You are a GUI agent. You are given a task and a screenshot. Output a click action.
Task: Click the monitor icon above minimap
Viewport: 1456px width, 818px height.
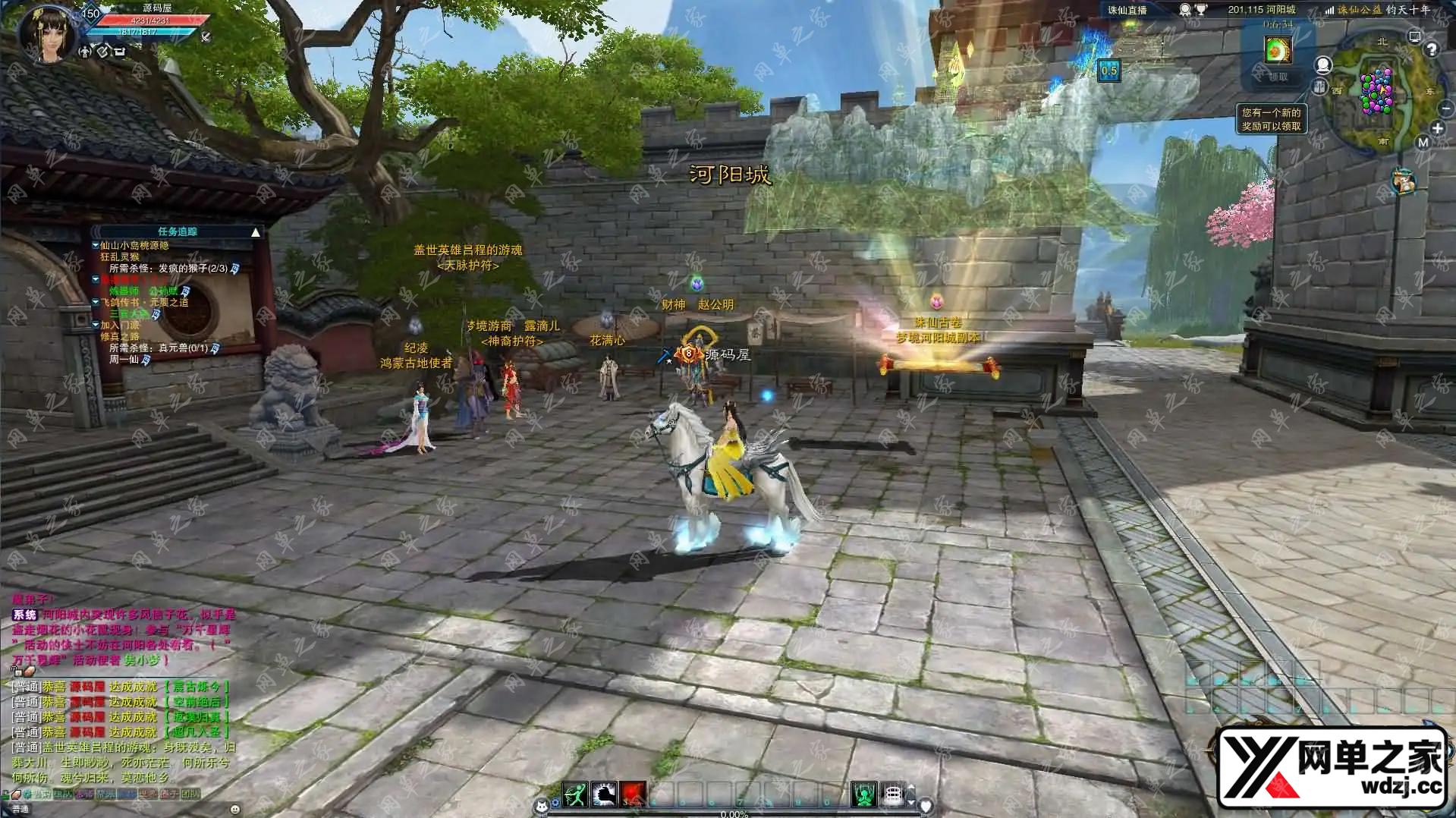click(x=1414, y=36)
